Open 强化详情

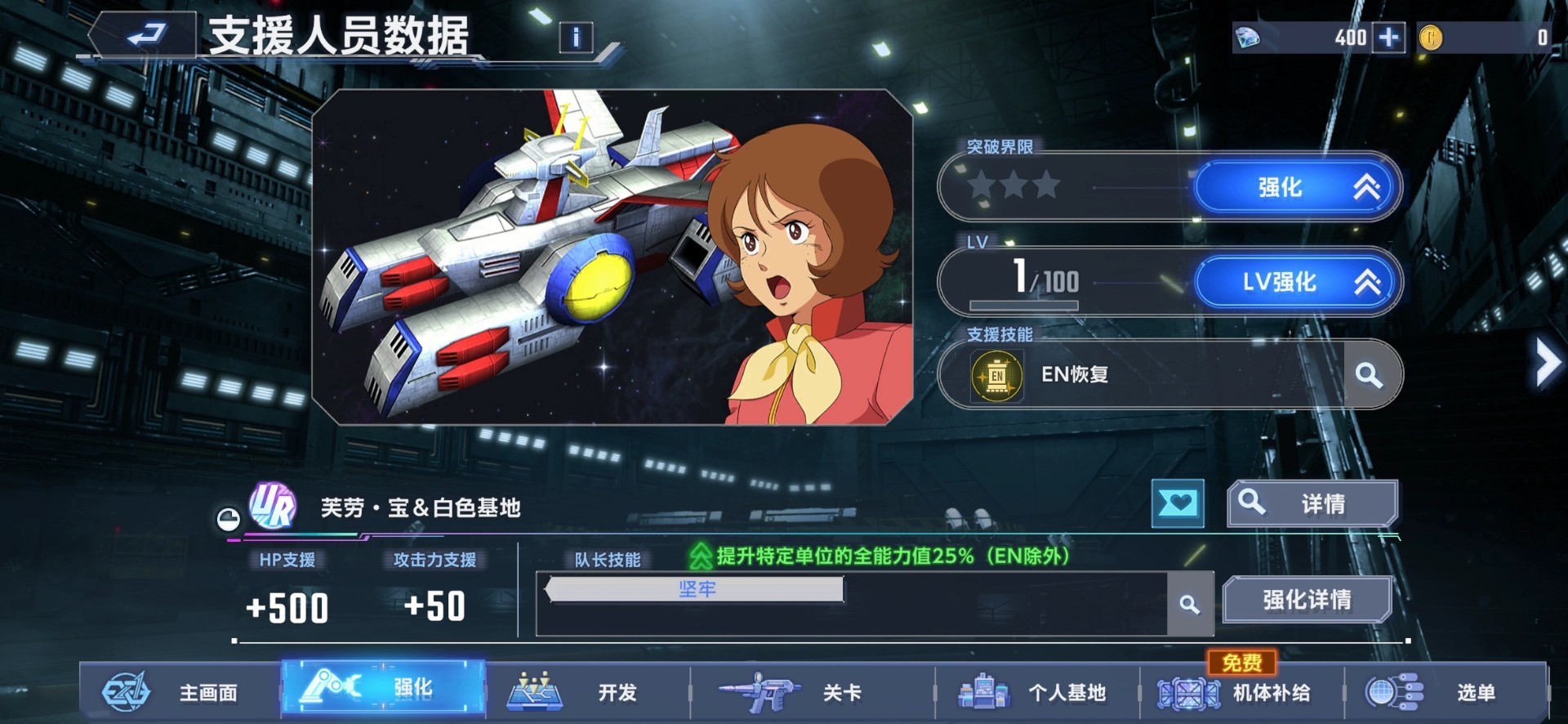(x=1307, y=599)
